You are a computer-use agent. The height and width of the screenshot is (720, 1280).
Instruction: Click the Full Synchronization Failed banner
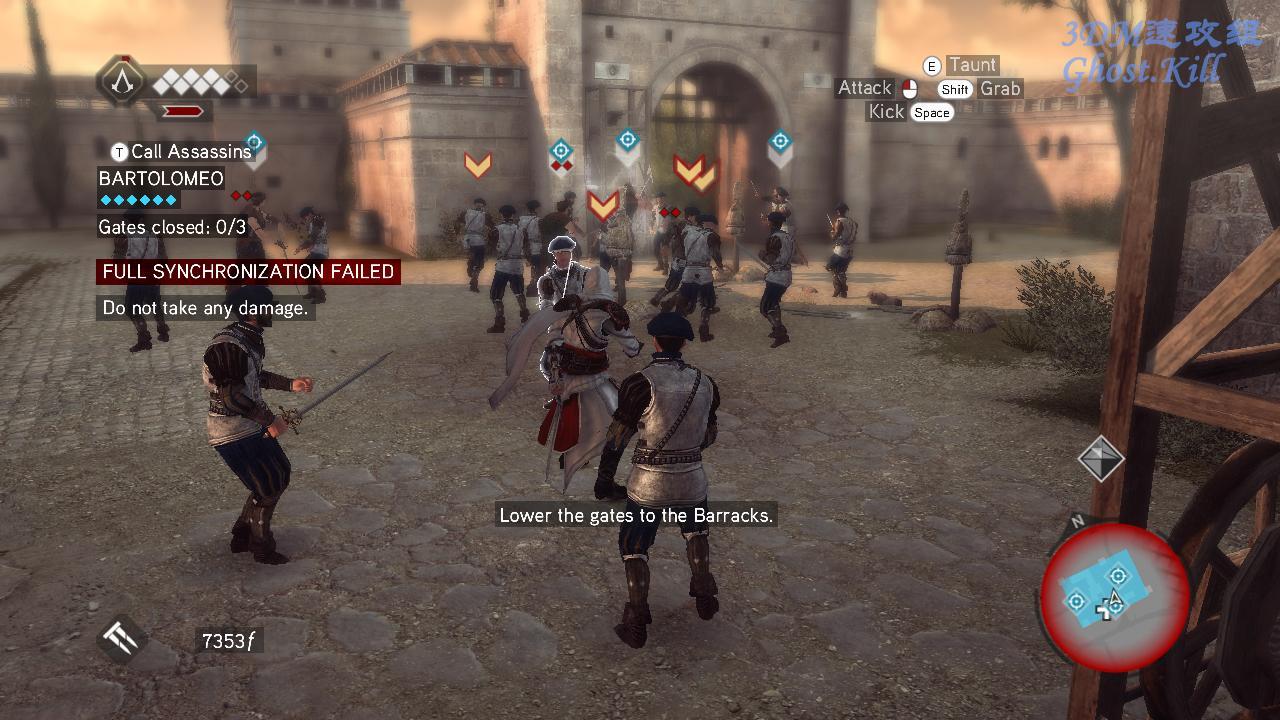[248, 272]
